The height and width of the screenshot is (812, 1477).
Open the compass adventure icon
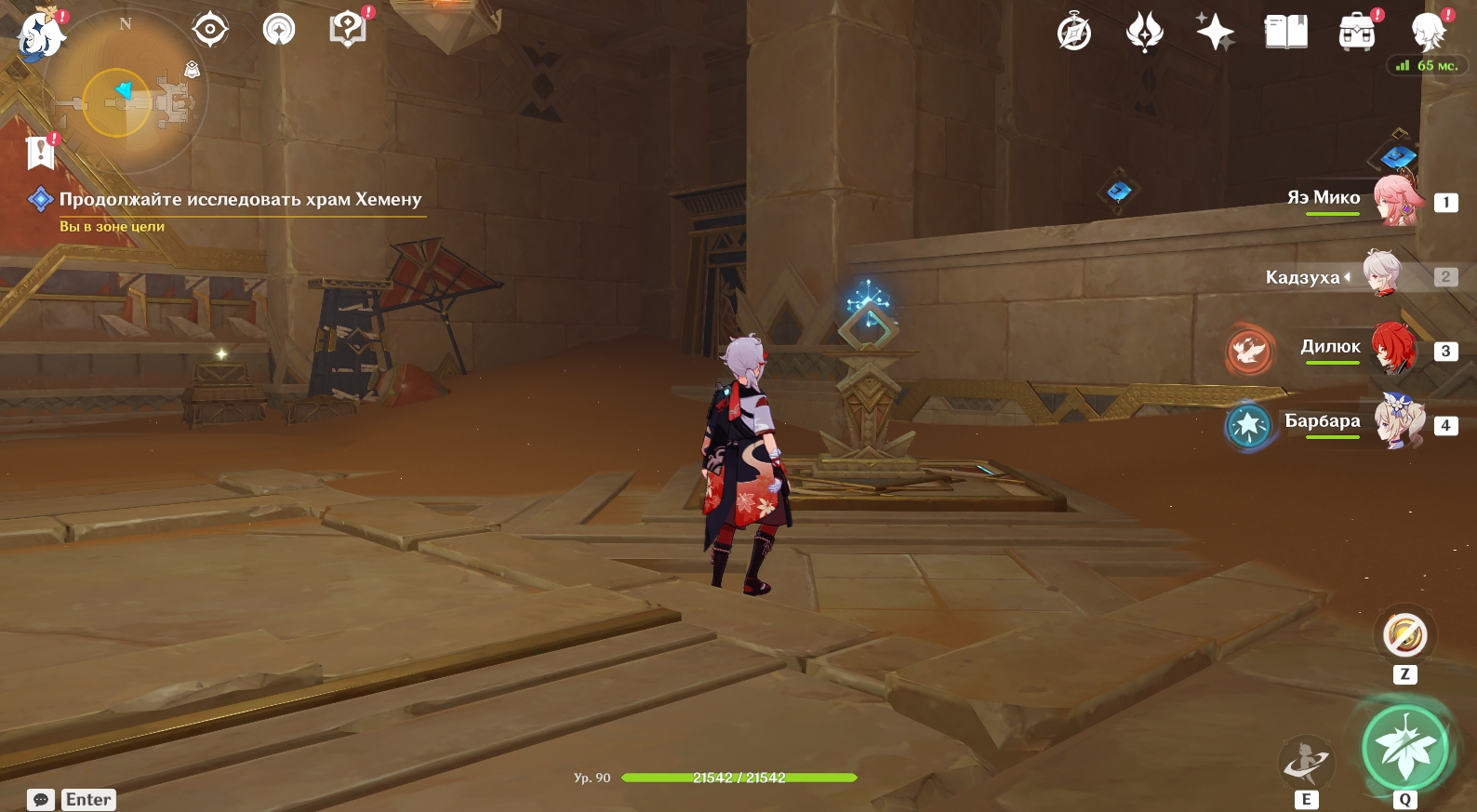(1074, 33)
